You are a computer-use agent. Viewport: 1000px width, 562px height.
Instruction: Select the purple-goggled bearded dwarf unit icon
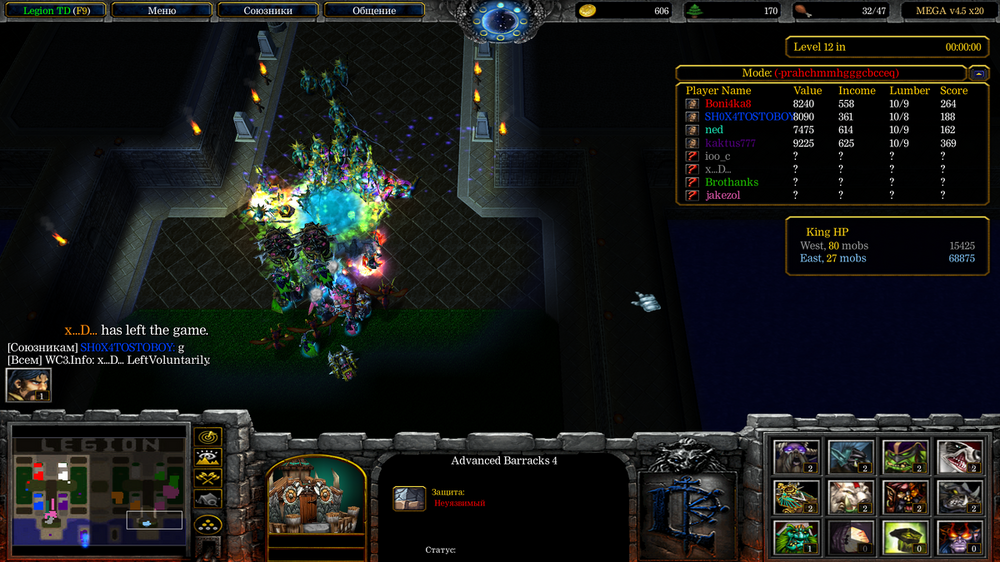coord(797,456)
